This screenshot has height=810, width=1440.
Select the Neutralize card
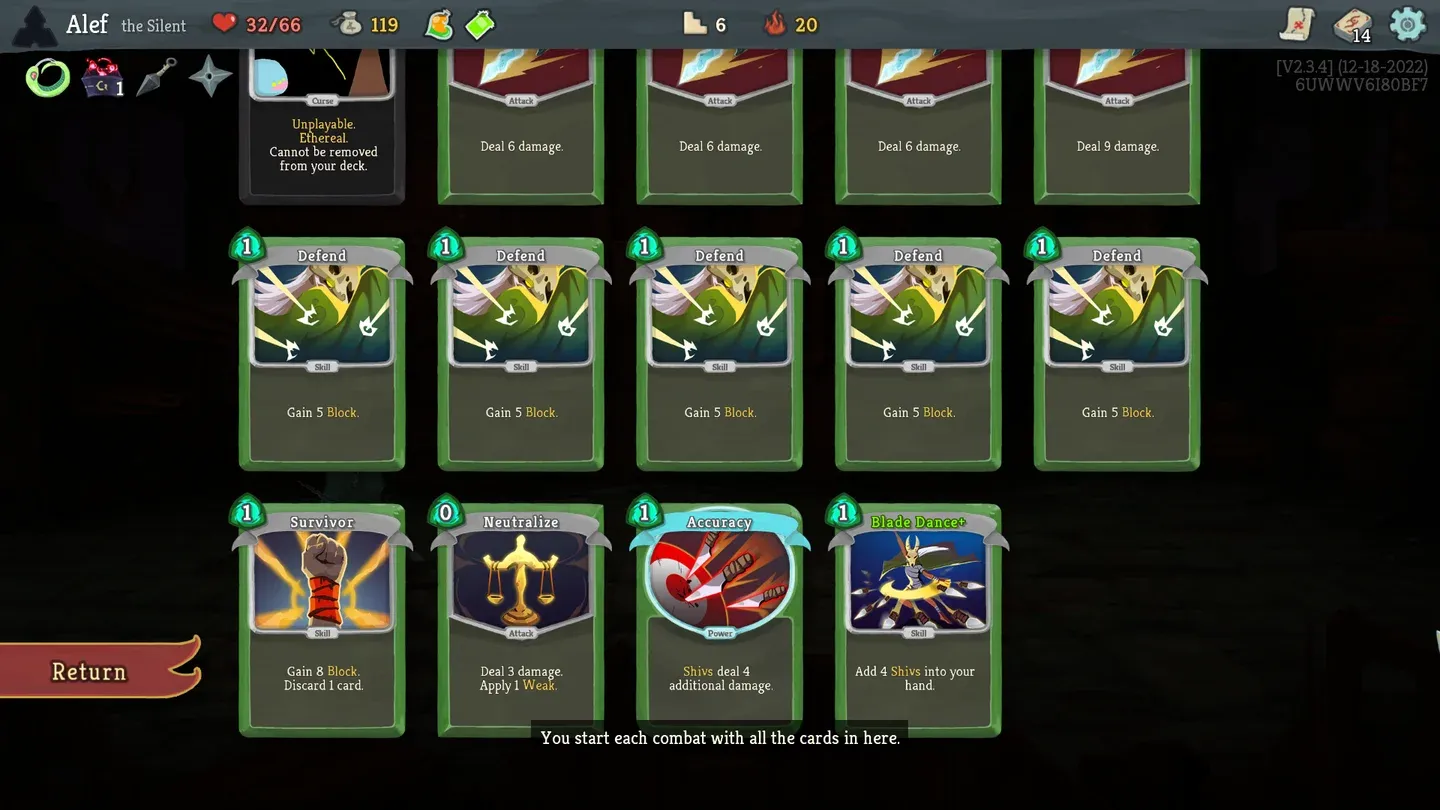pyautogui.click(x=520, y=620)
